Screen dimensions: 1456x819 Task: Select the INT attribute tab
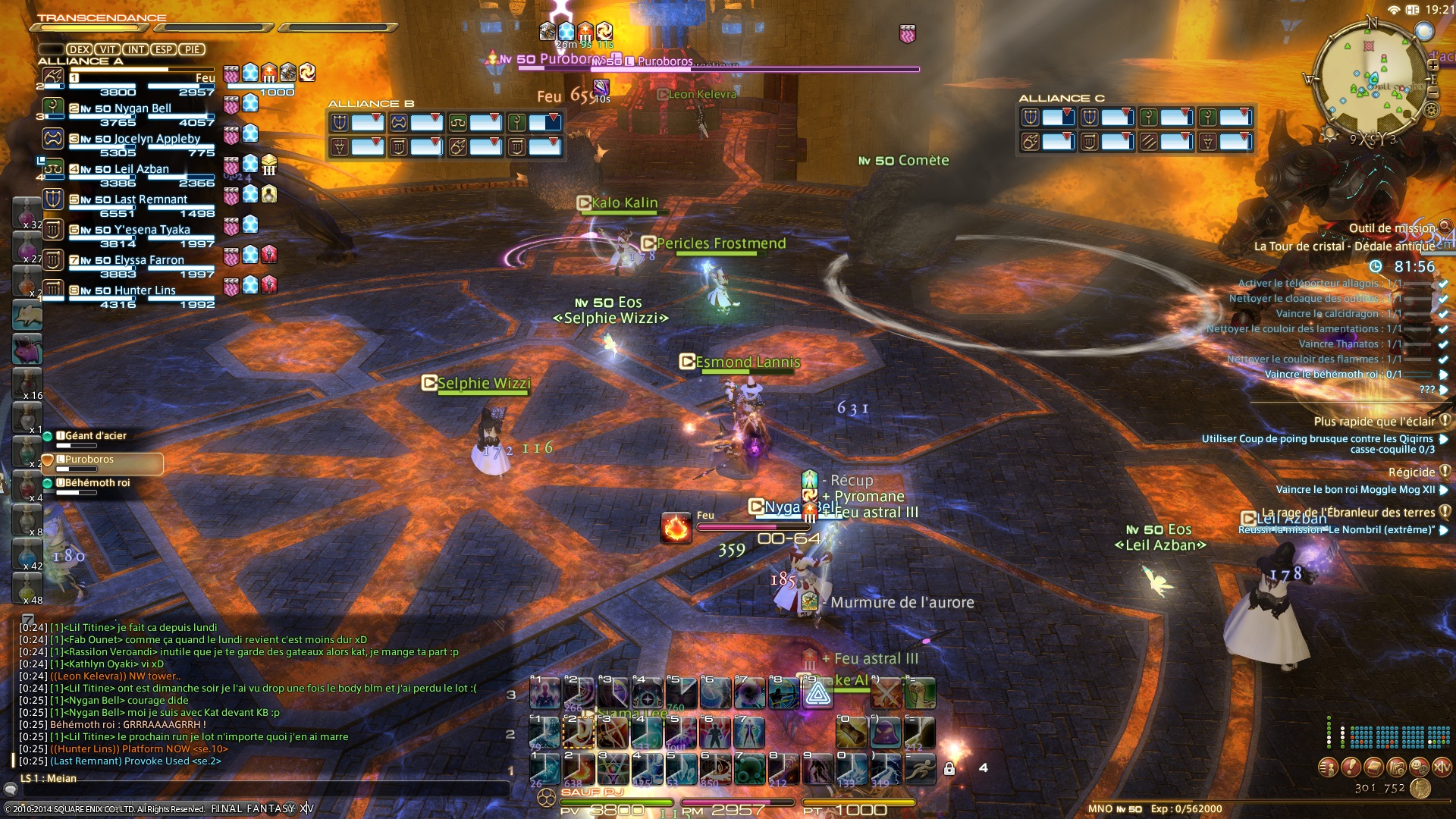[135, 50]
